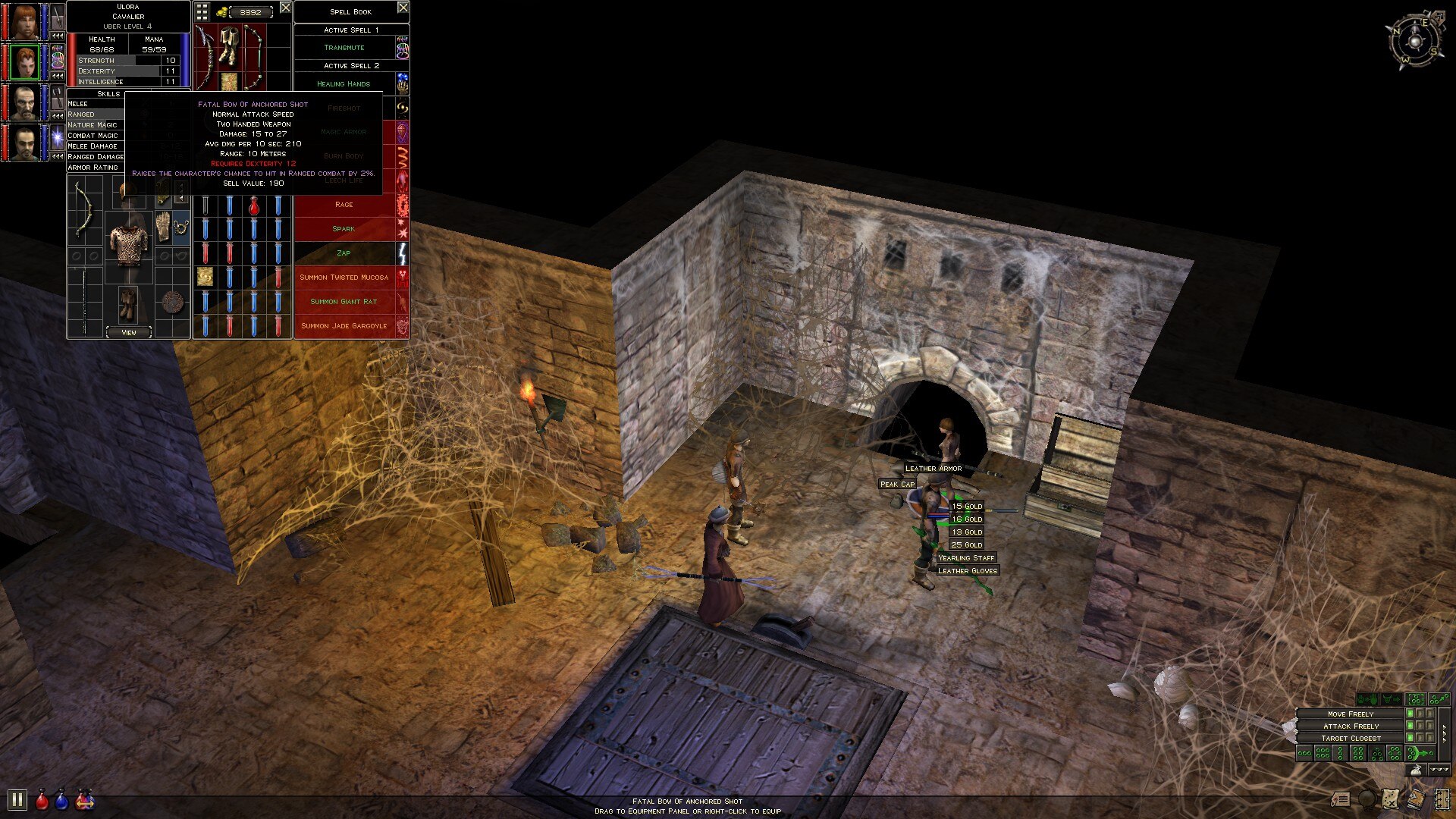Image resolution: width=1456 pixels, height=819 pixels.
Task: Pause the game with the pause button
Action: 17,799
